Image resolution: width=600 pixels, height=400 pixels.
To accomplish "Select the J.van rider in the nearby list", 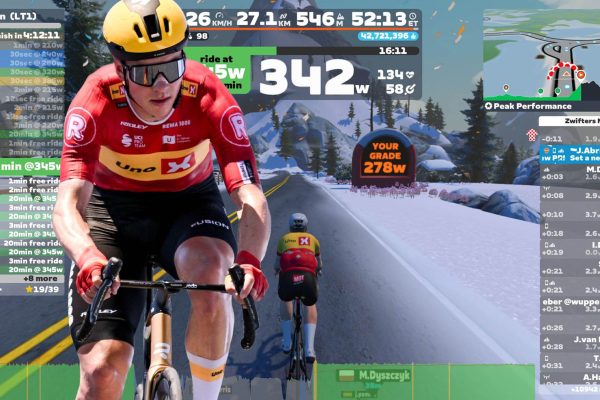I will 570,340.
